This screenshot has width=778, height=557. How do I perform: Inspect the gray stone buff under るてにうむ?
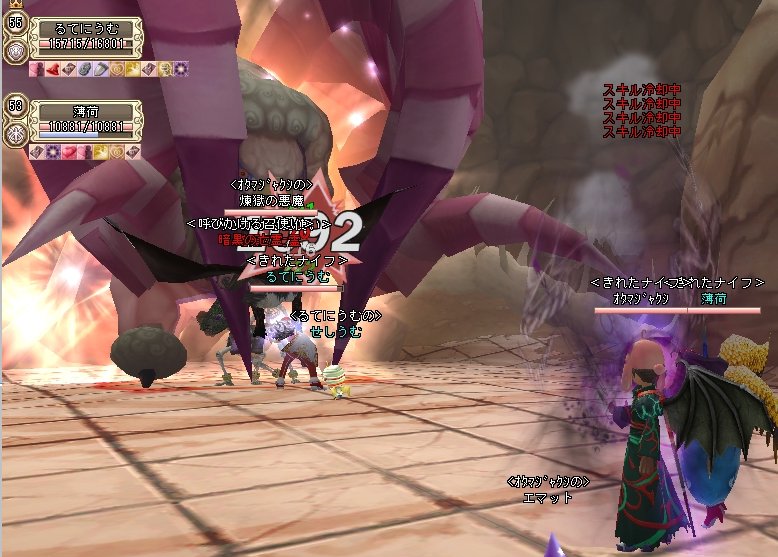point(84,69)
